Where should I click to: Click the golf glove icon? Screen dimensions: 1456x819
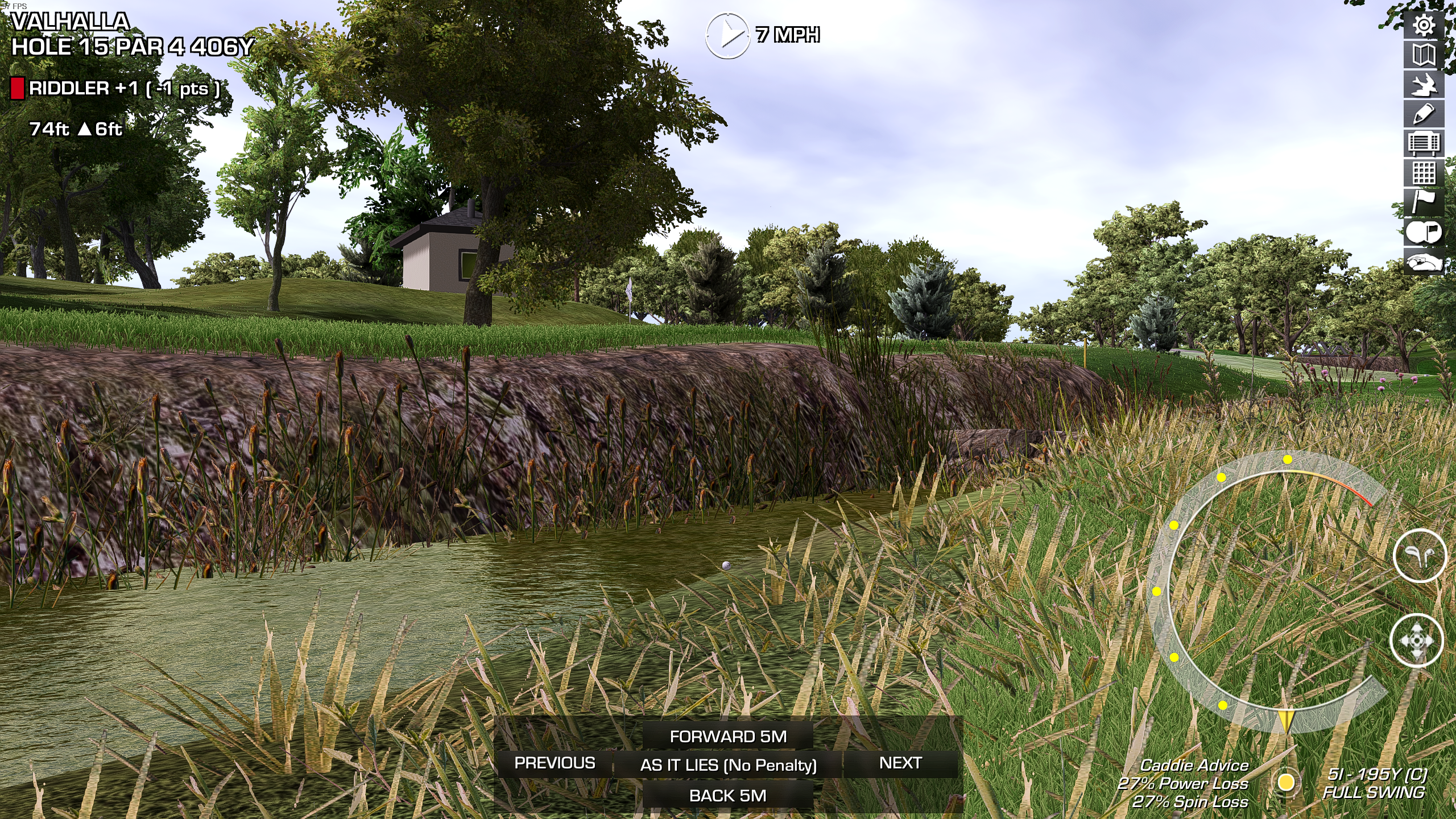point(1424,262)
